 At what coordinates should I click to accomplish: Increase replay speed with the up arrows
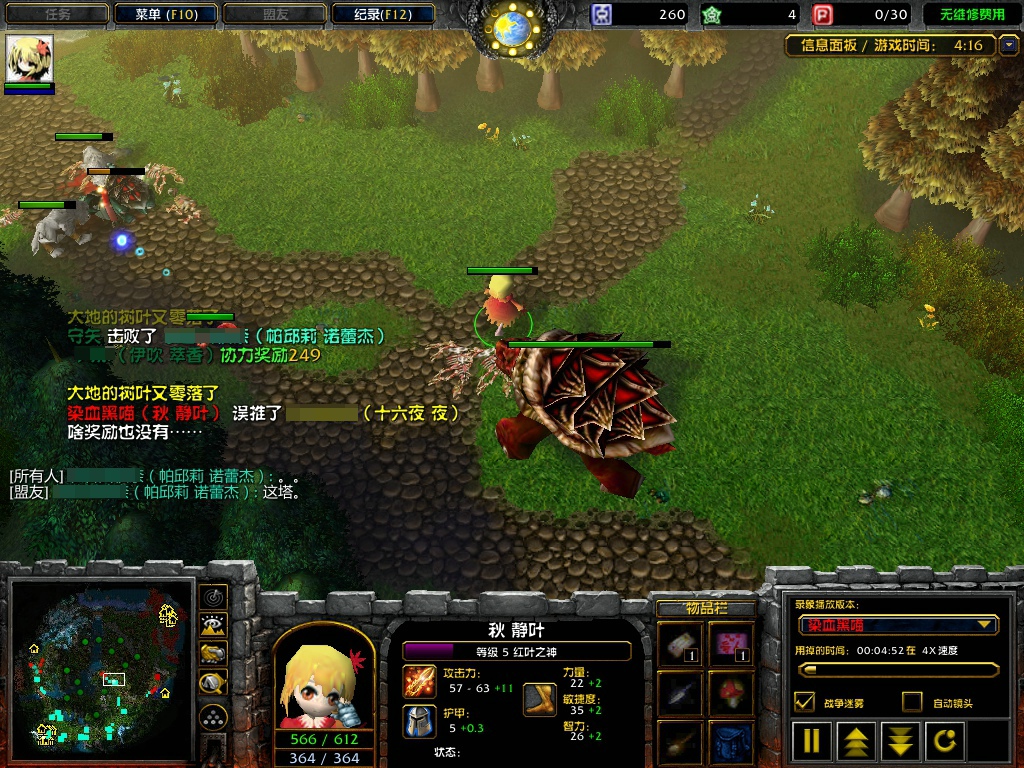coord(856,742)
